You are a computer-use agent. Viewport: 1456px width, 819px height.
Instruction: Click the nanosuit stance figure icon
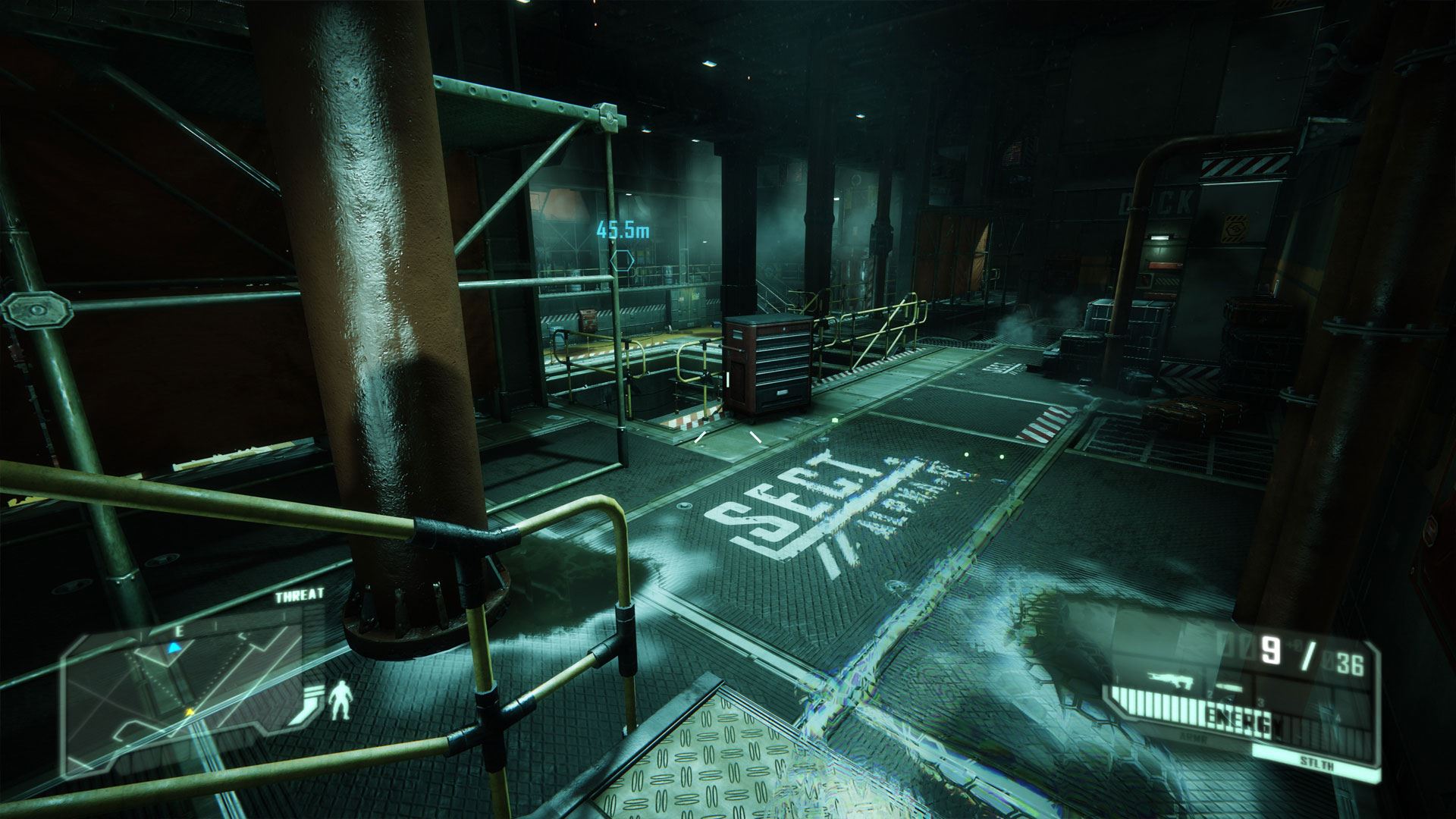tap(340, 700)
